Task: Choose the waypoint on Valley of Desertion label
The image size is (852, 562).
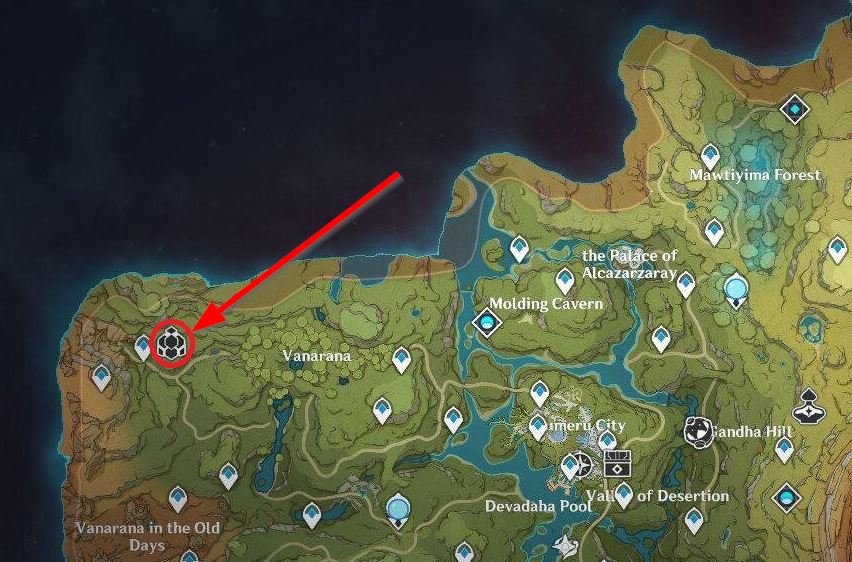Action: tap(624, 492)
